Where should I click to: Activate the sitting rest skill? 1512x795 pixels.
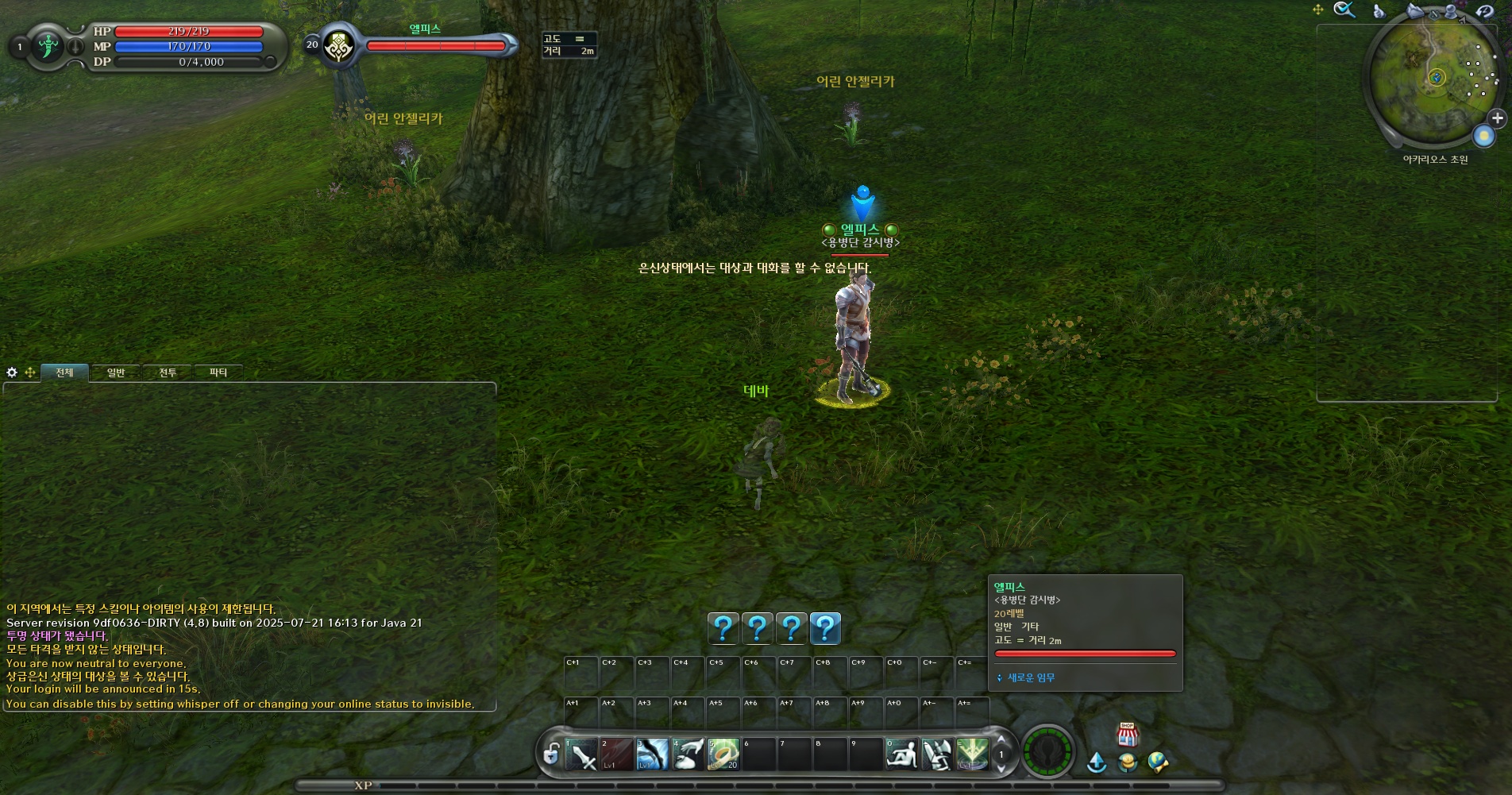[901, 754]
